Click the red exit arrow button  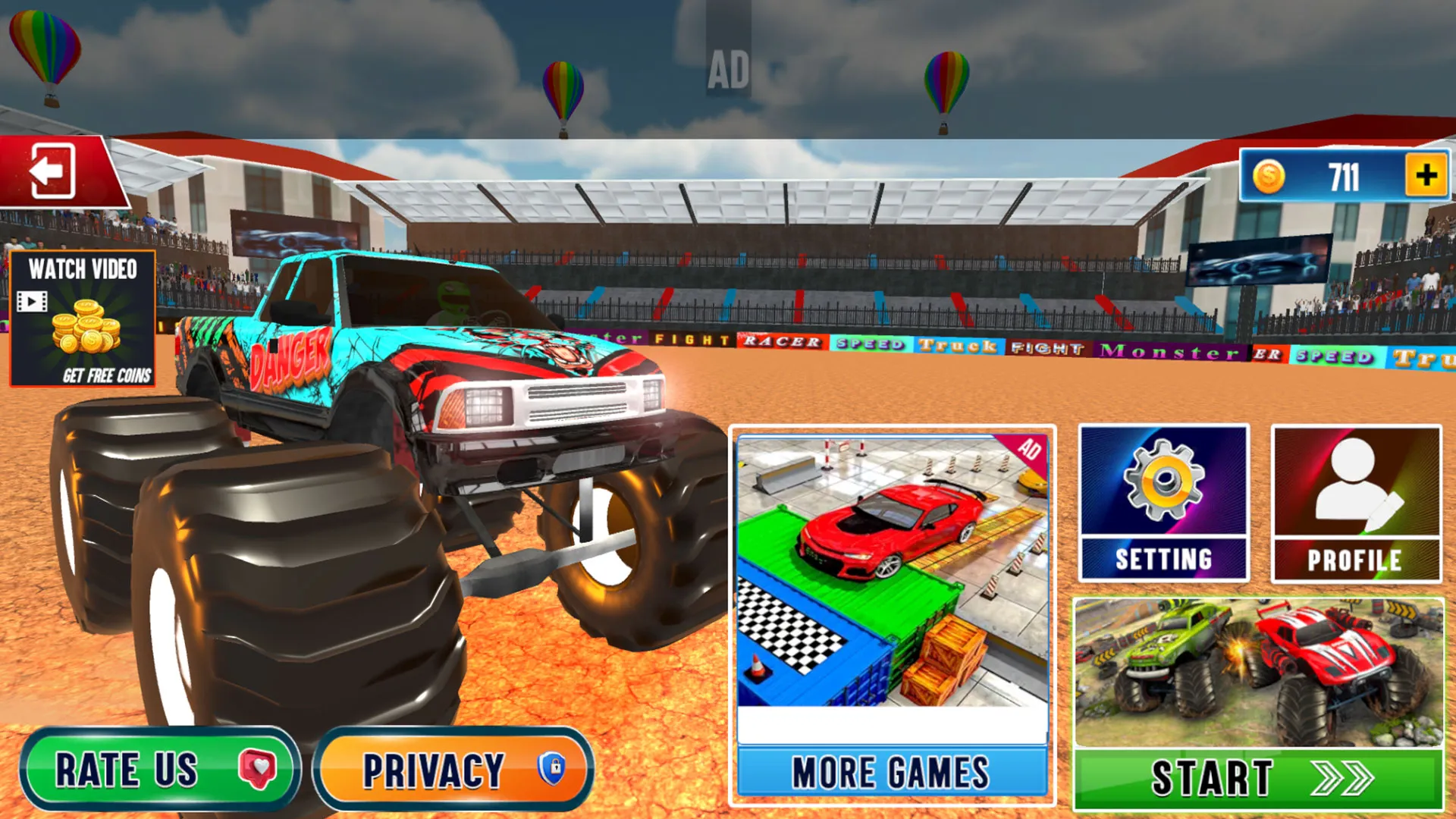point(53,171)
